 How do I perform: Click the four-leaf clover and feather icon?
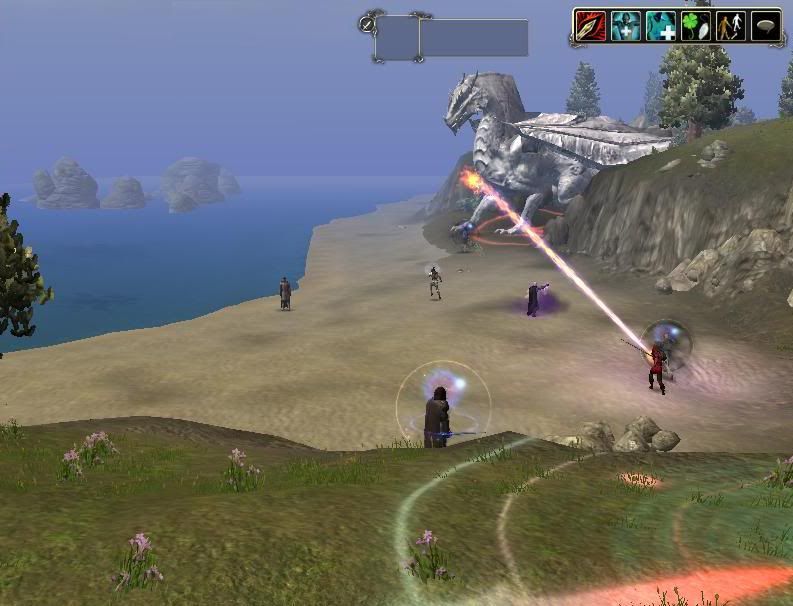[695, 26]
